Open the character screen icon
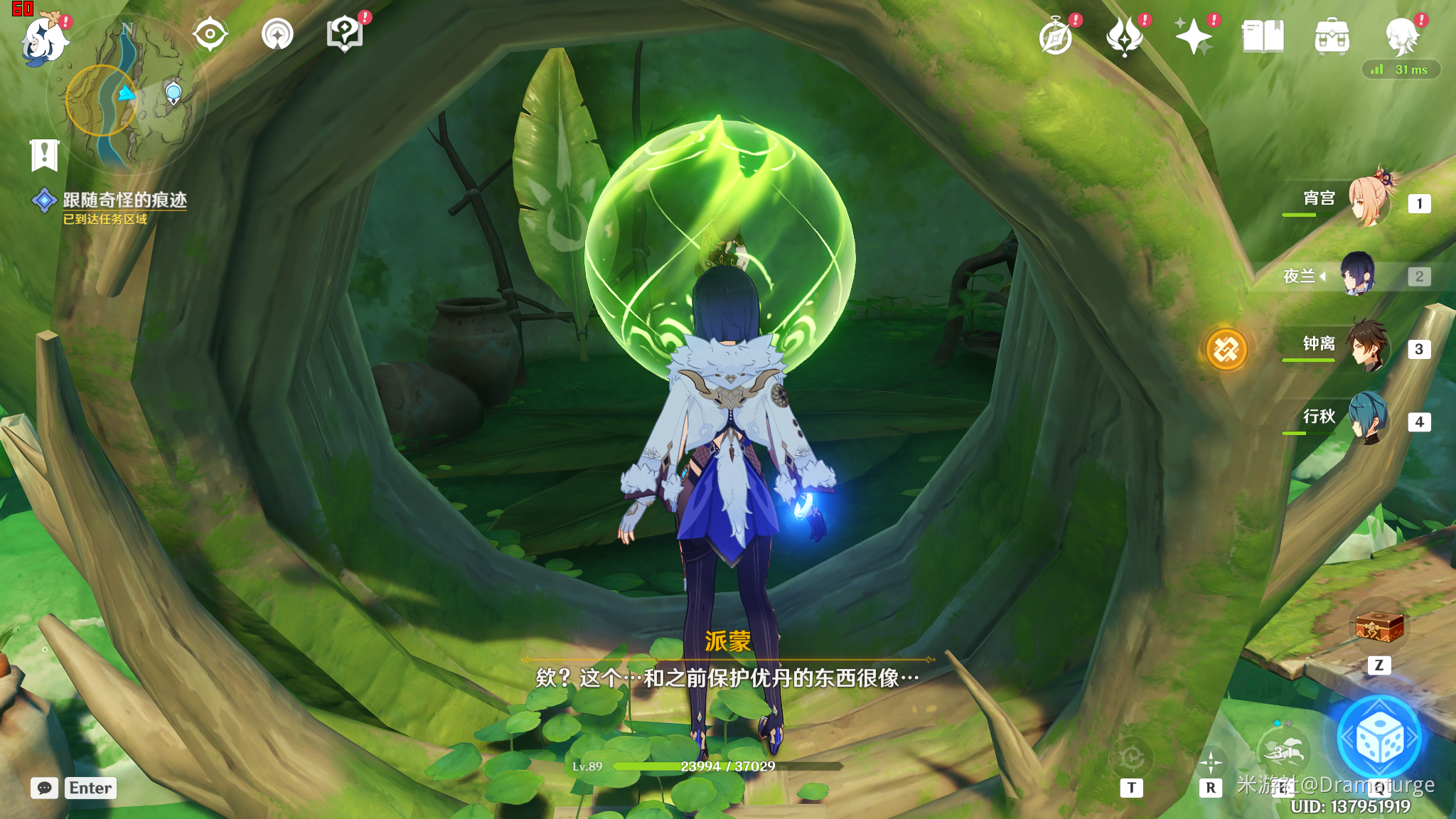Screen dimensions: 1456x819 (x=1401, y=37)
